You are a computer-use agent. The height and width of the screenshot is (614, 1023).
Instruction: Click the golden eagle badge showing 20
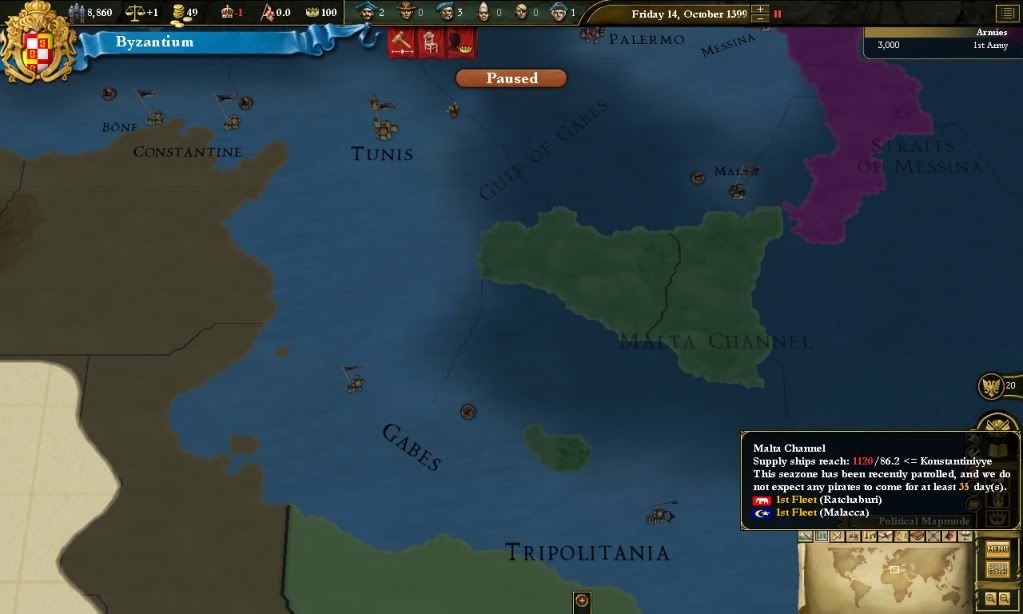pos(994,386)
